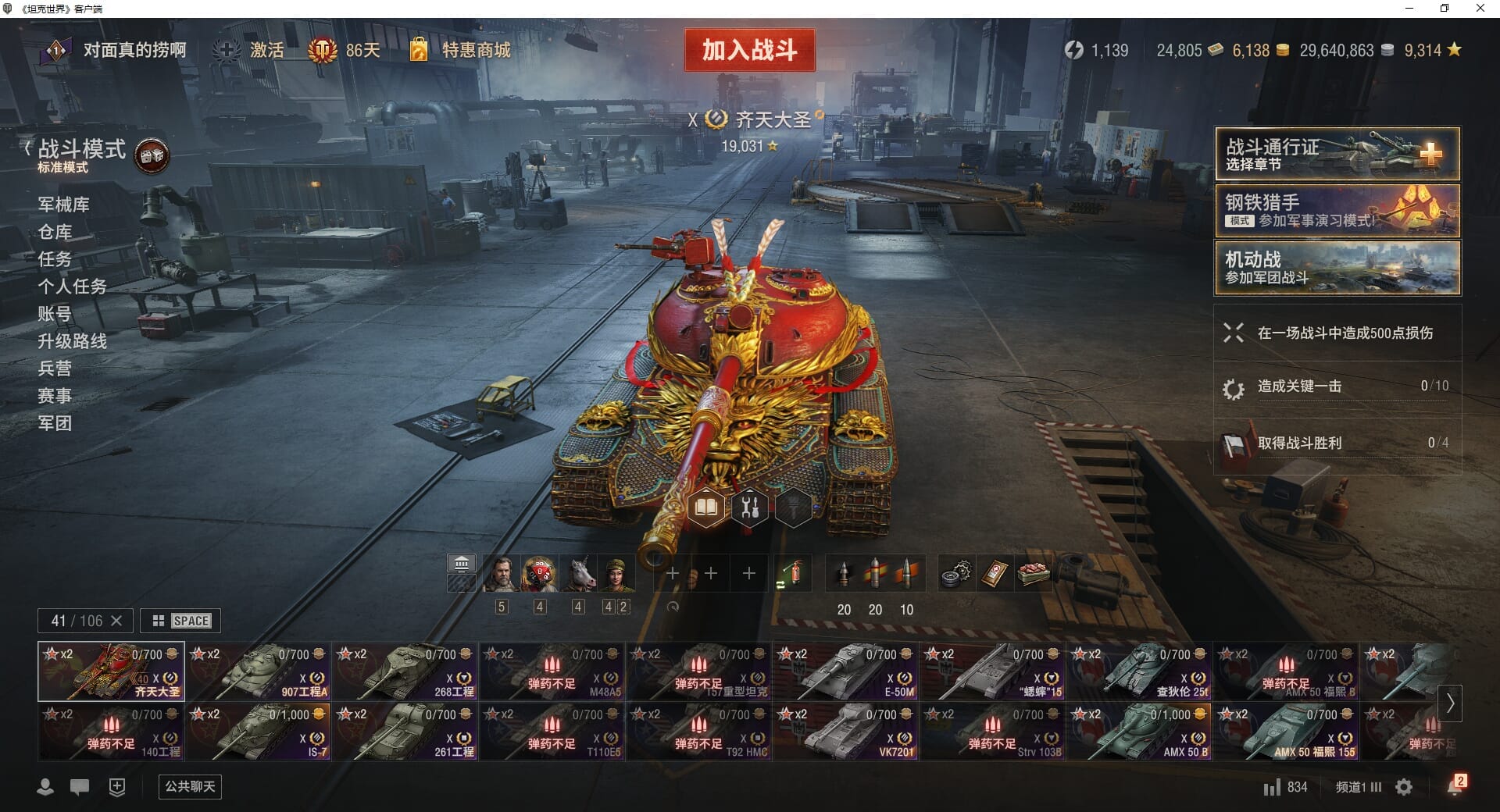The height and width of the screenshot is (812, 1500).
Task: Open 个人任务 personal missions
Action: pyautogui.click(x=72, y=287)
